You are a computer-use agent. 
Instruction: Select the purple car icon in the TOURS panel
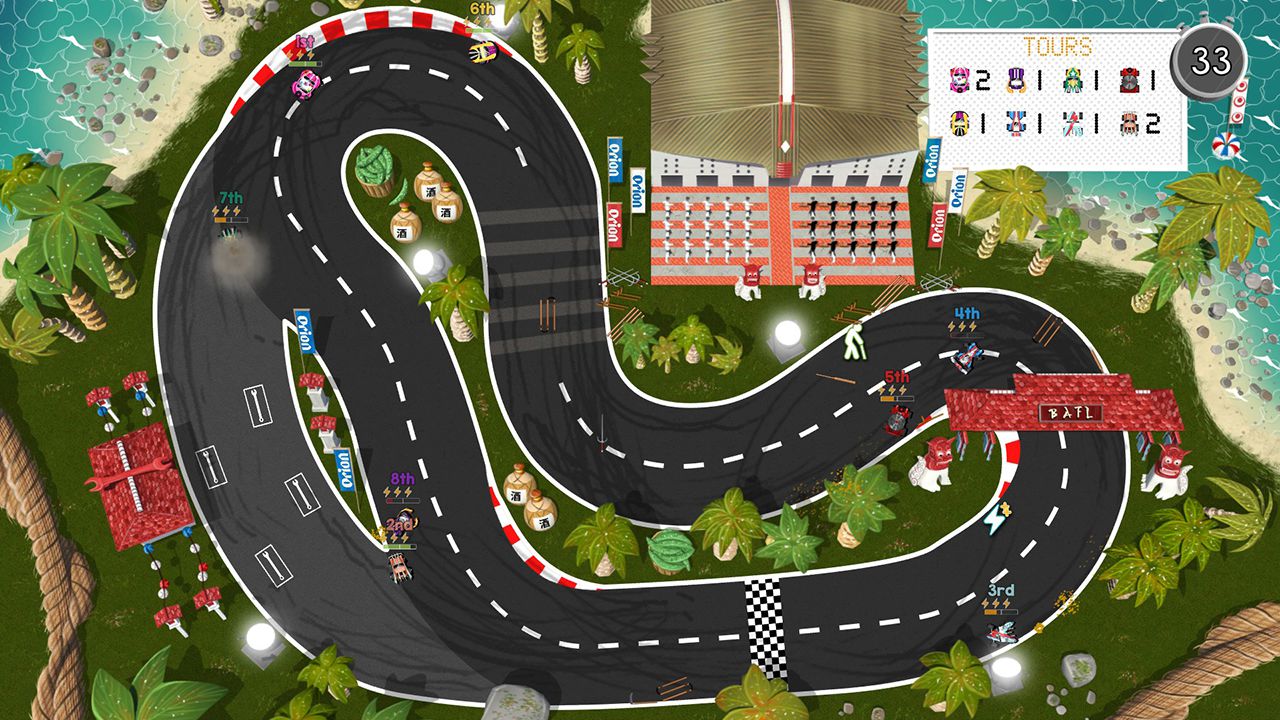click(x=1015, y=80)
